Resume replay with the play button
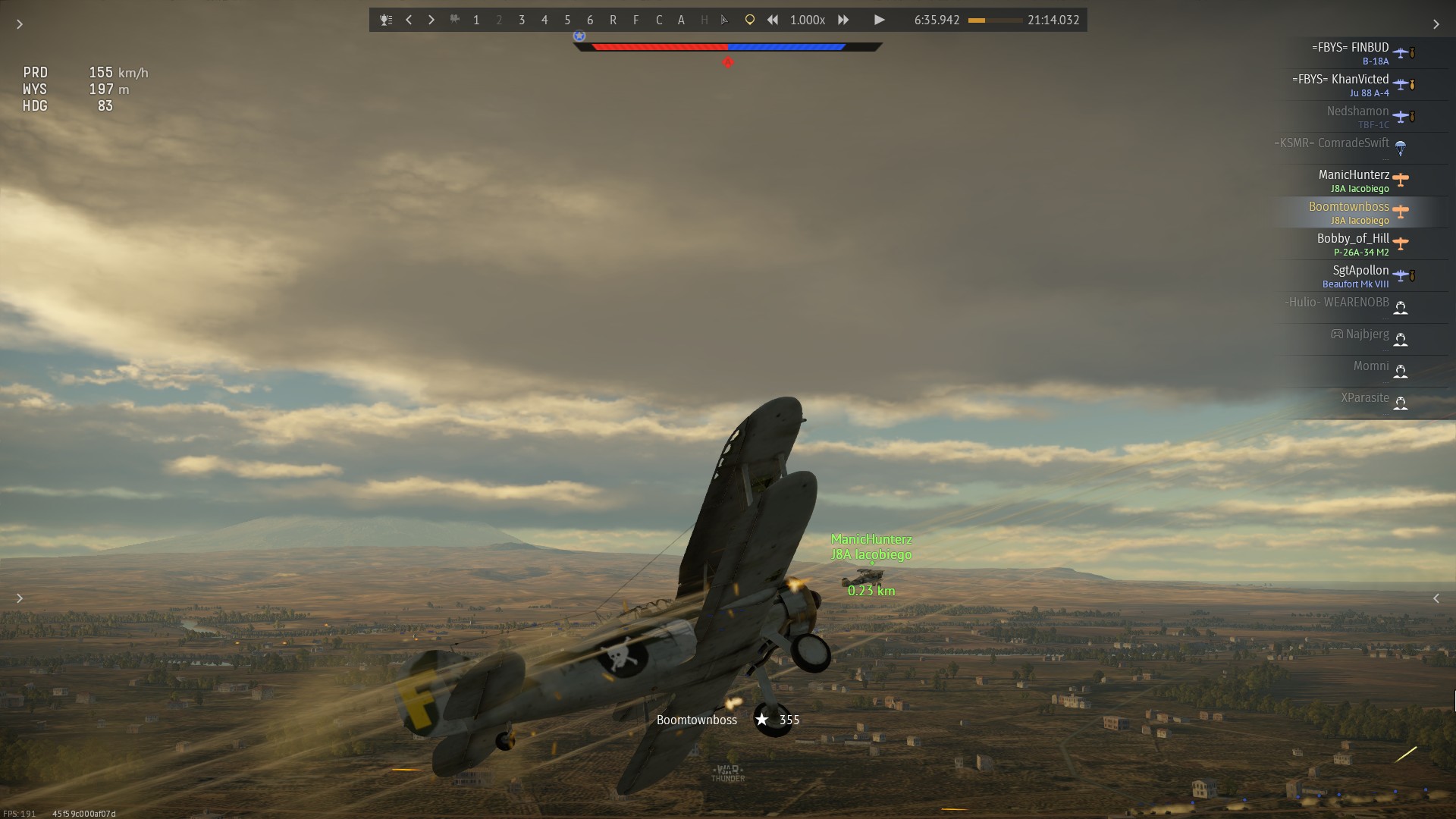 pos(879,20)
